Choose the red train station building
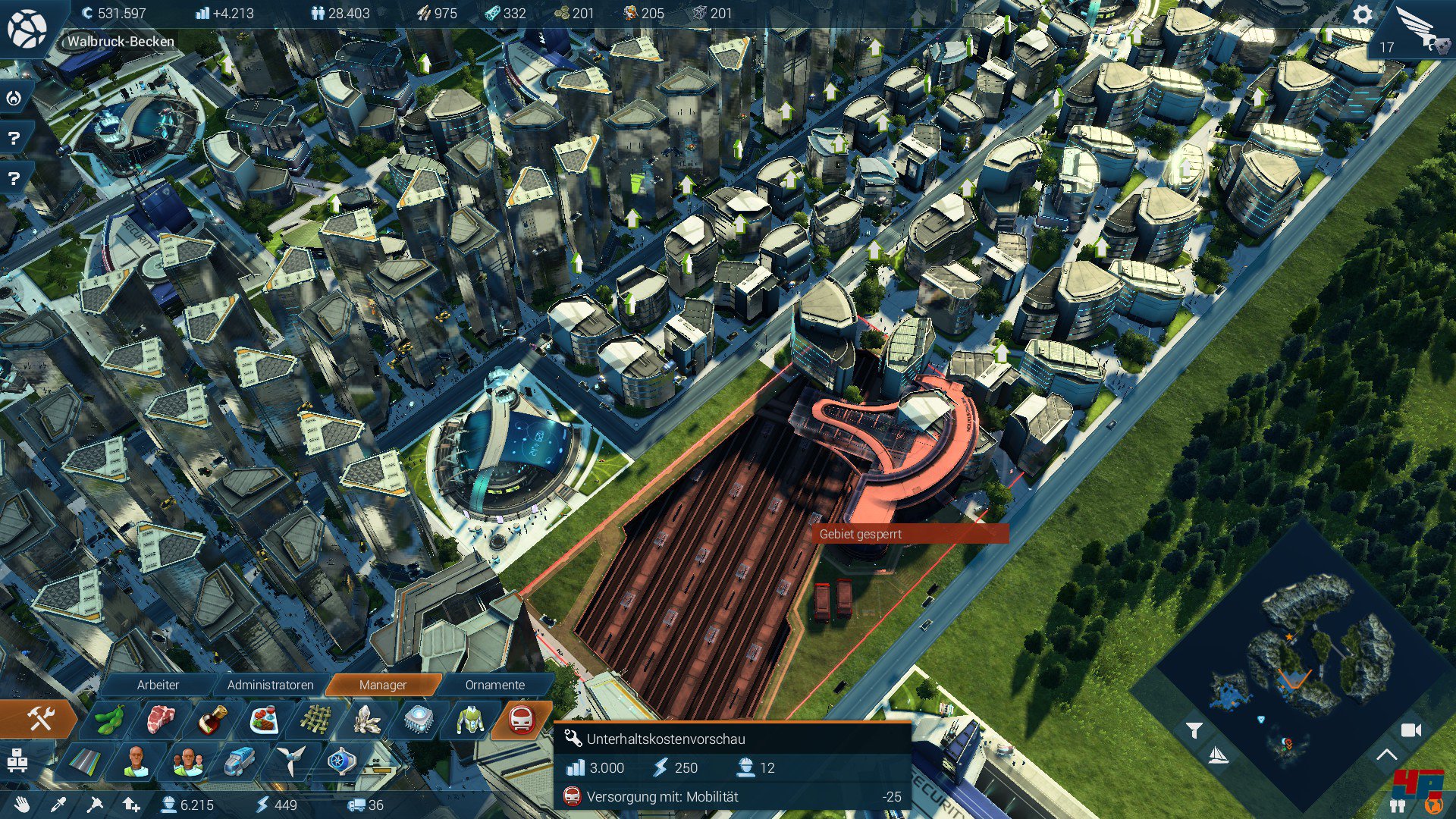This screenshot has height=819, width=1456. (x=521, y=720)
